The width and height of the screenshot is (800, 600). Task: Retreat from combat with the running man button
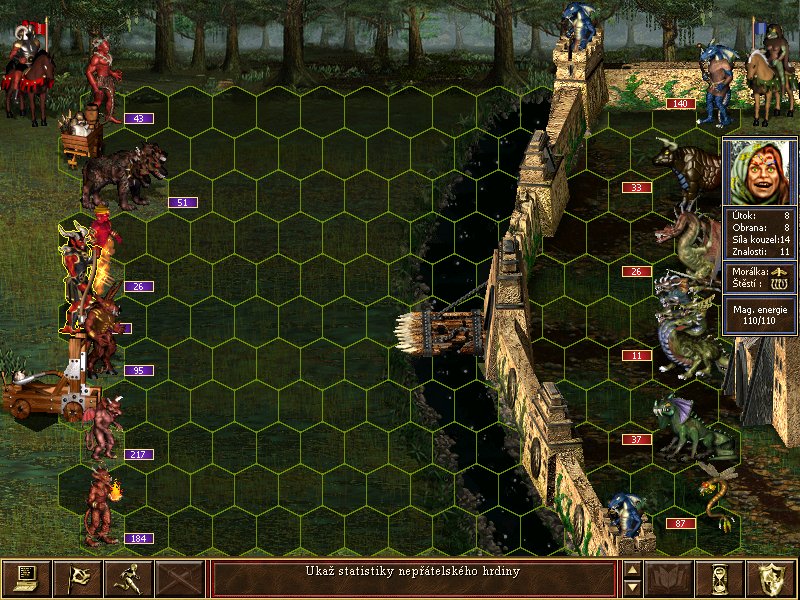[128, 578]
